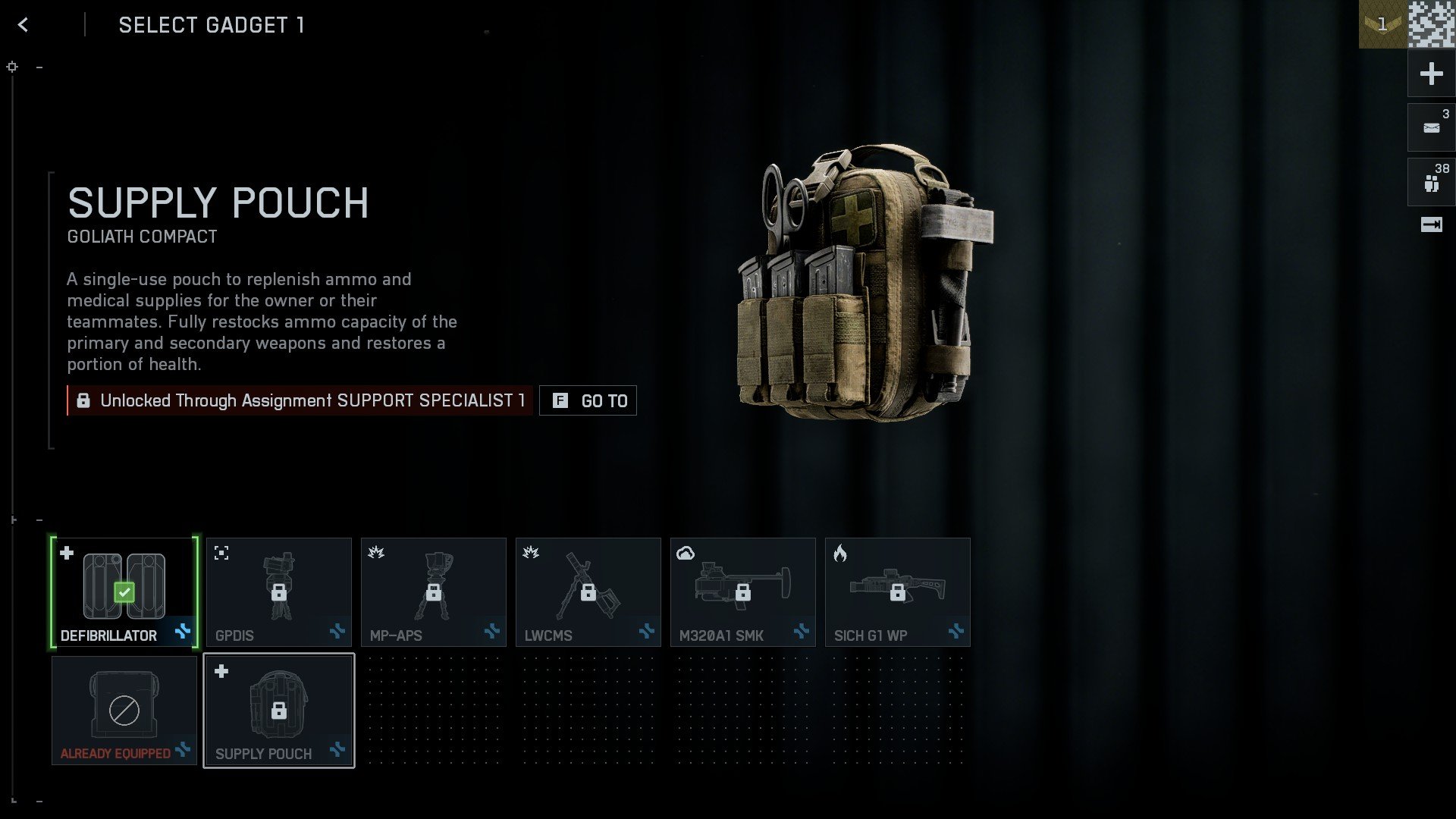Click the targeting icon on the GPDIS tile

click(221, 554)
